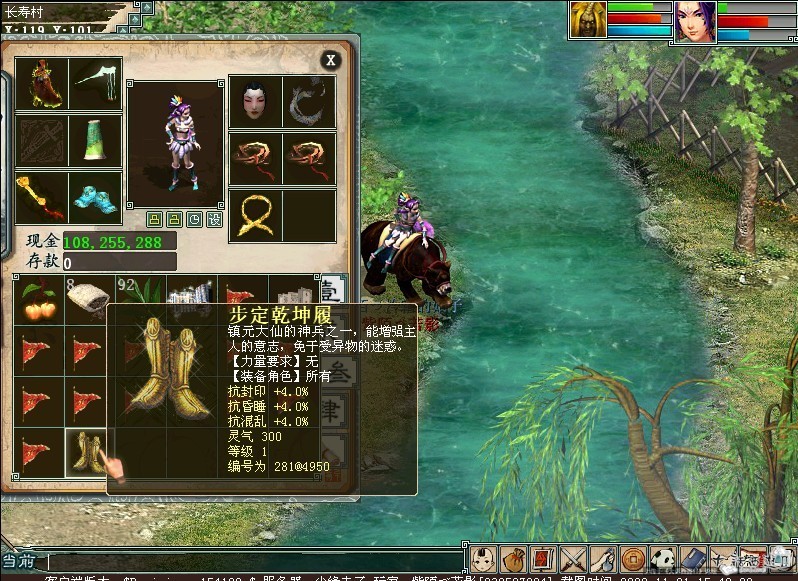This screenshot has height=581, width=798.
Task: Click the panda icon in the bottom toolbar
Action: 662,558
